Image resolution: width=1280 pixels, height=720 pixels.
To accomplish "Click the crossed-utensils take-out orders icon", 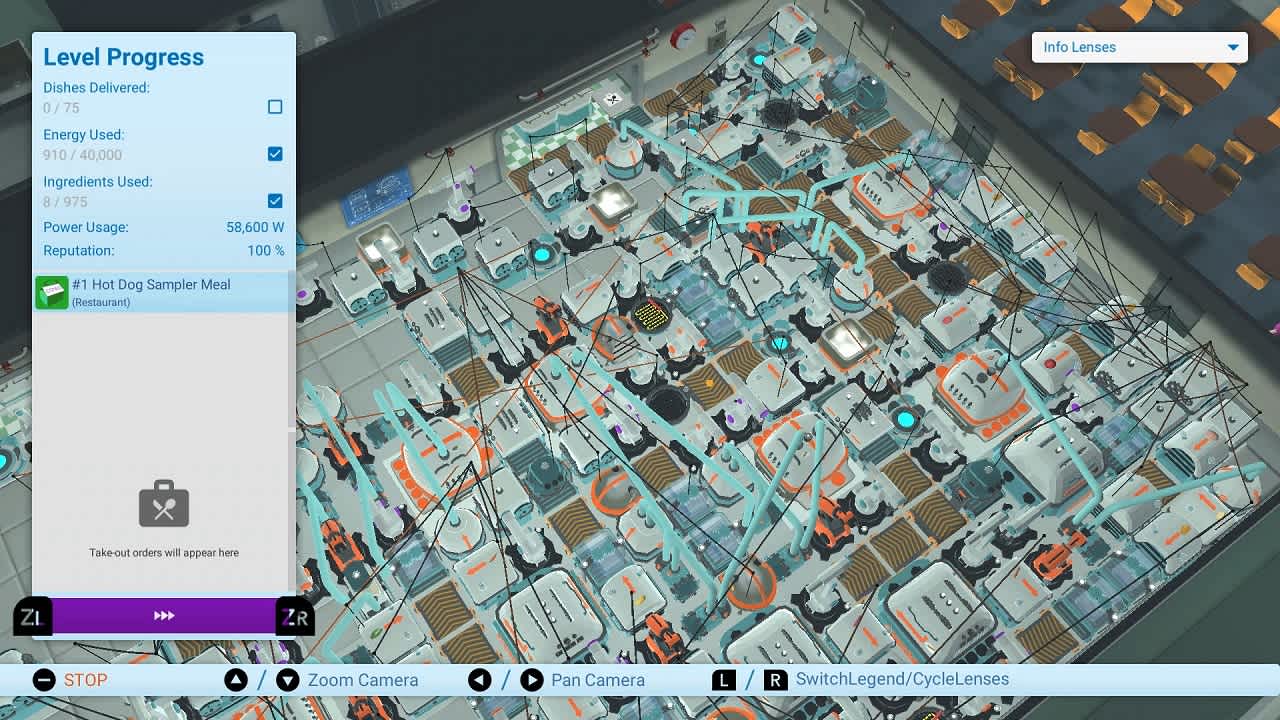I will click(x=163, y=504).
